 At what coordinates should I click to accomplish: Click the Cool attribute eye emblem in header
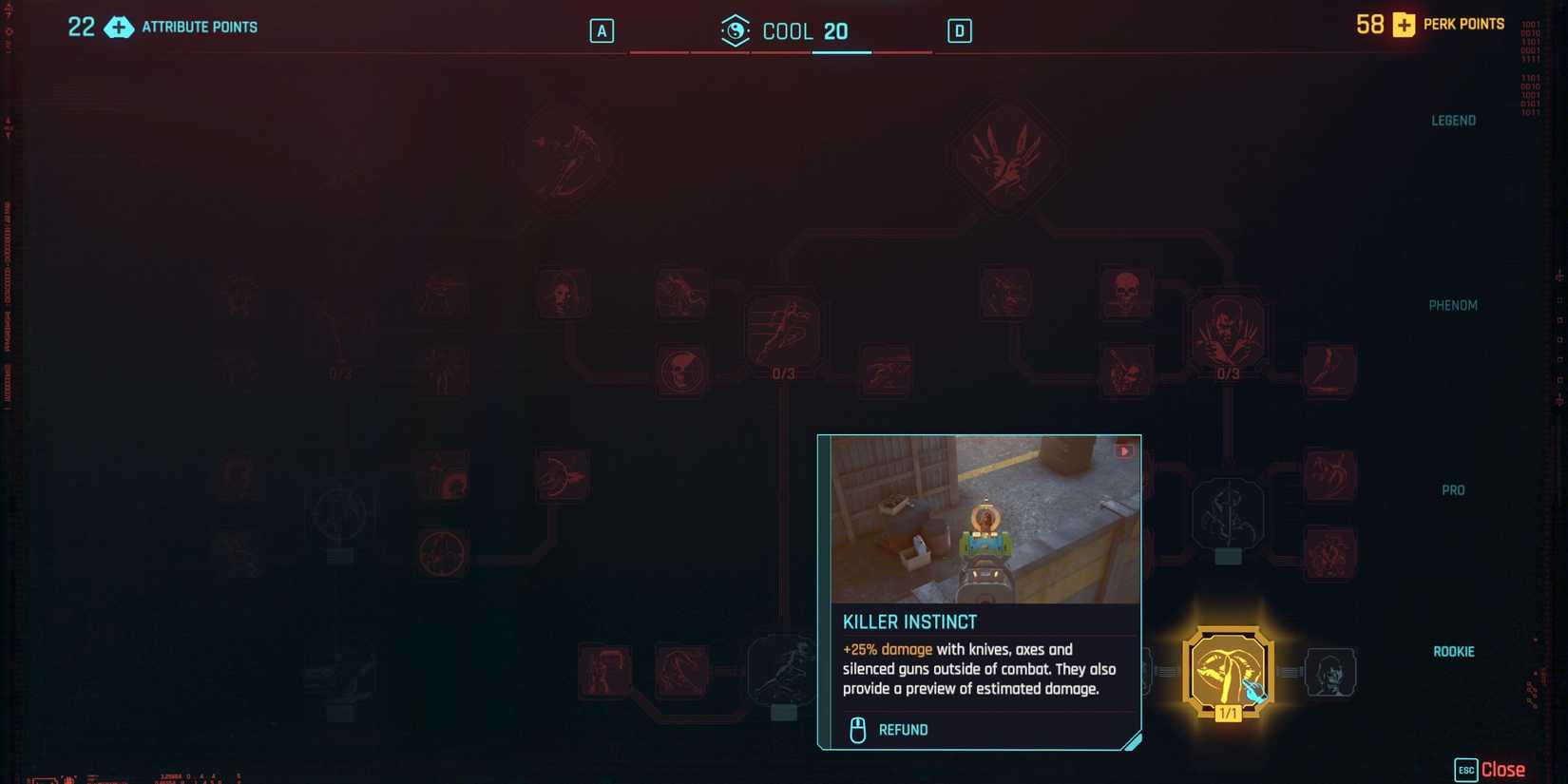pos(734,30)
